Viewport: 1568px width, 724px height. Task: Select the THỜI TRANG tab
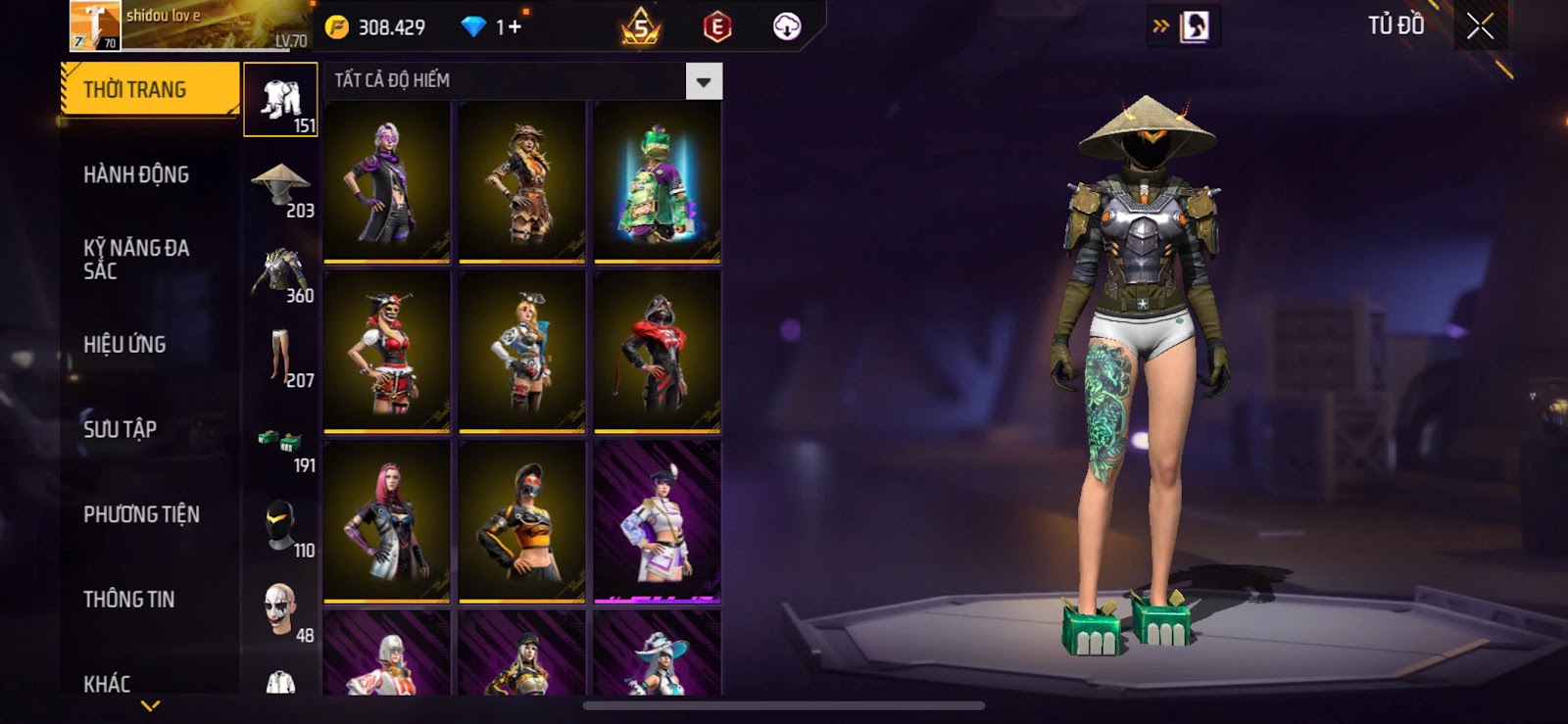coord(149,90)
